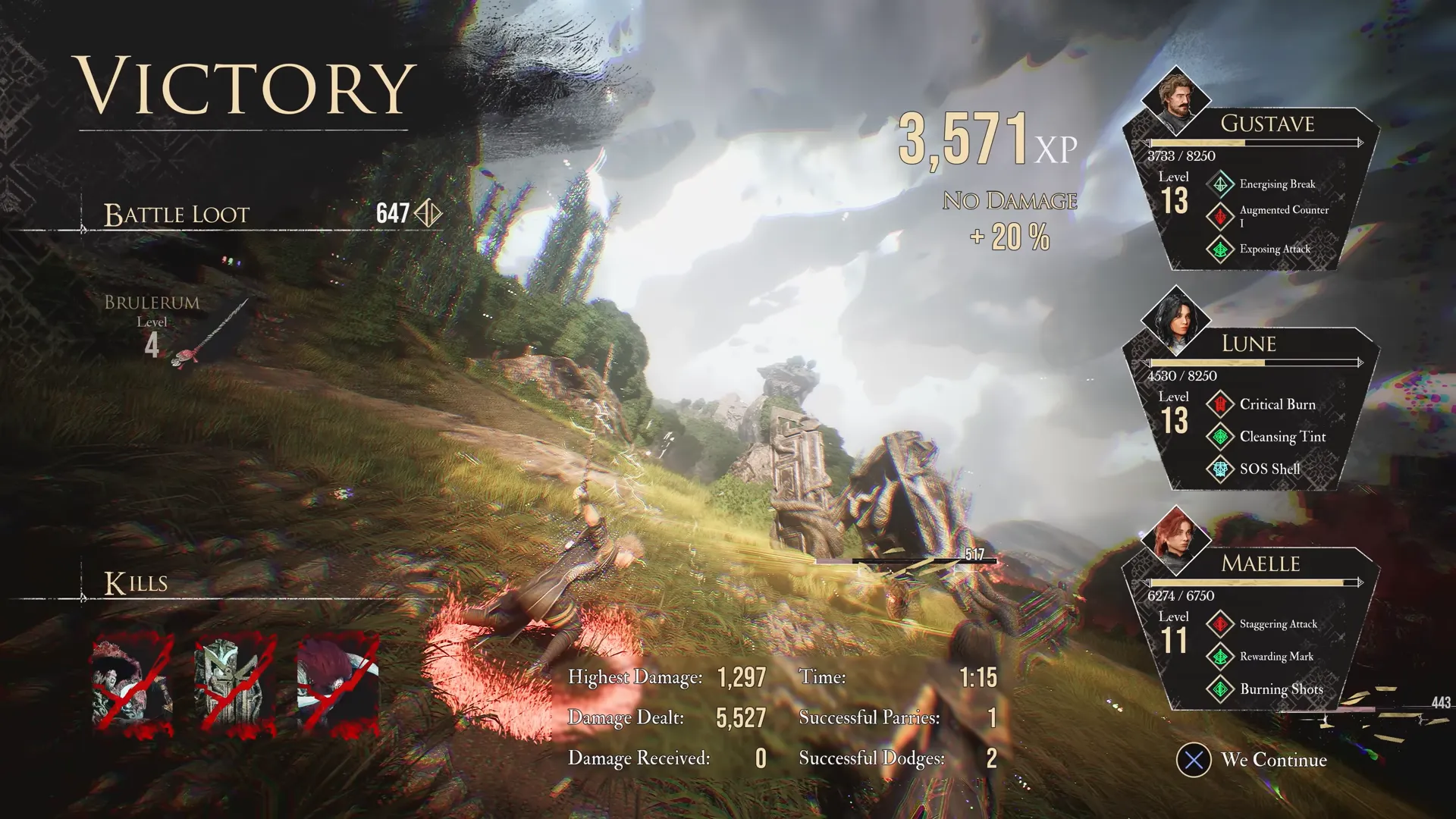Select Gustave's character portrait

(1176, 100)
